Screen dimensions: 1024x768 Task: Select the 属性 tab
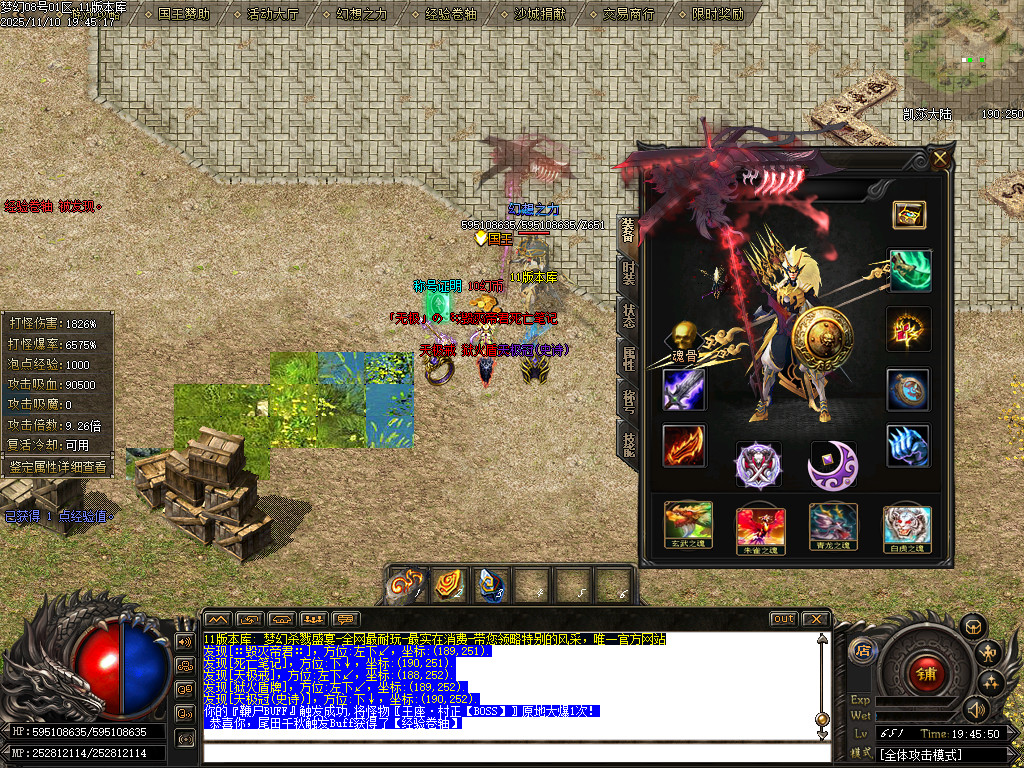pyautogui.click(x=628, y=357)
